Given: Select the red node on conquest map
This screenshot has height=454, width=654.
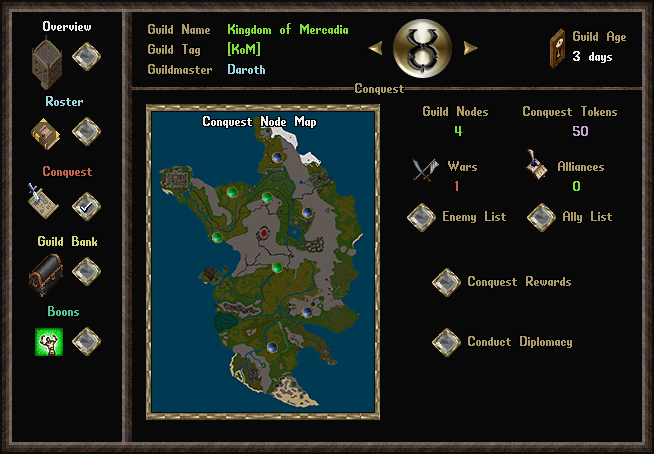Looking at the screenshot, I should pyautogui.click(x=264, y=233).
